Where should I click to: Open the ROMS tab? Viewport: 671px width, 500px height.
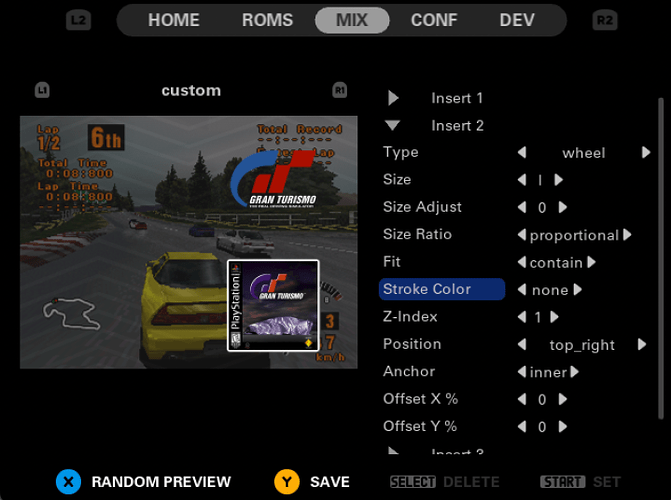(x=267, y=20)
